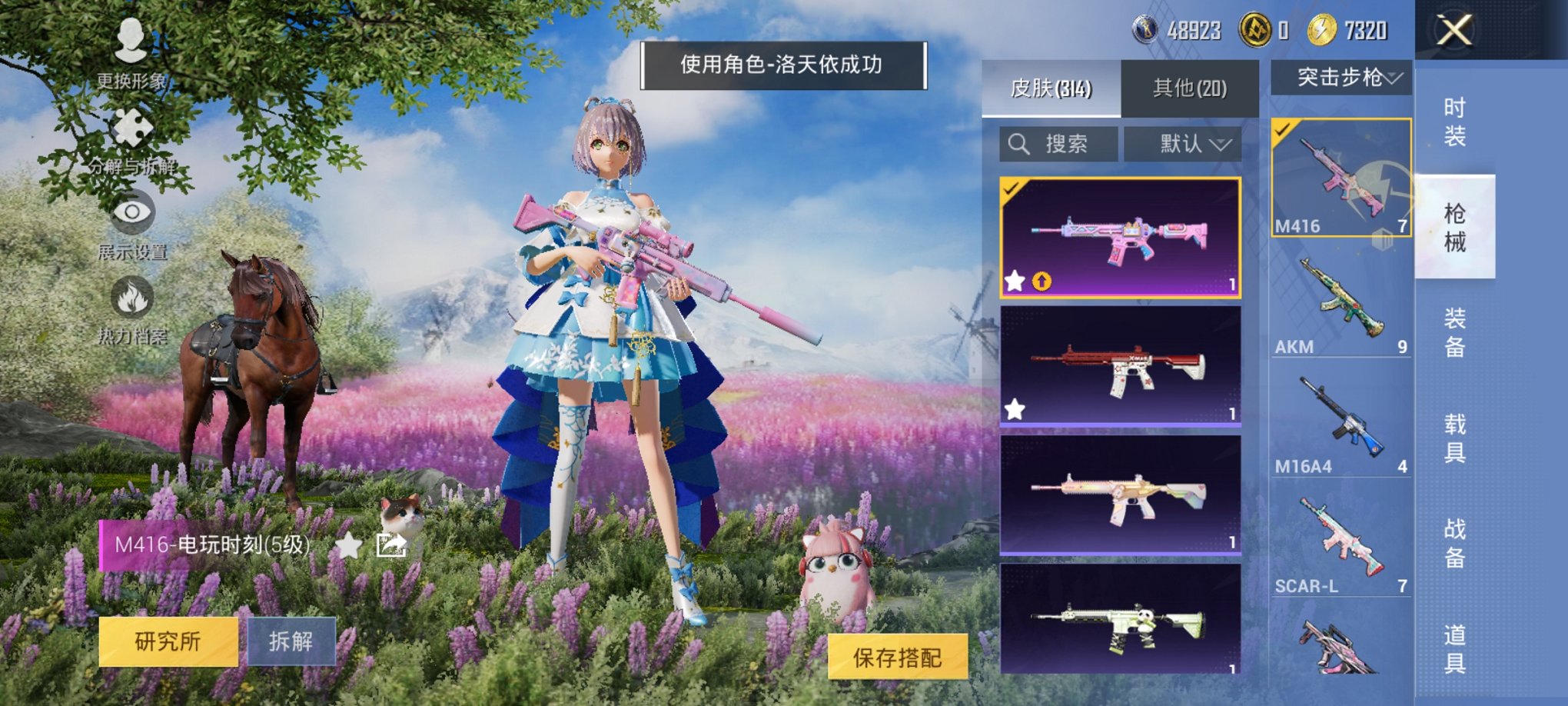The width and height of the screenshot is (1568, 706).
Task: Tap the 搜索 search input field
Action: pos(1068,142)
